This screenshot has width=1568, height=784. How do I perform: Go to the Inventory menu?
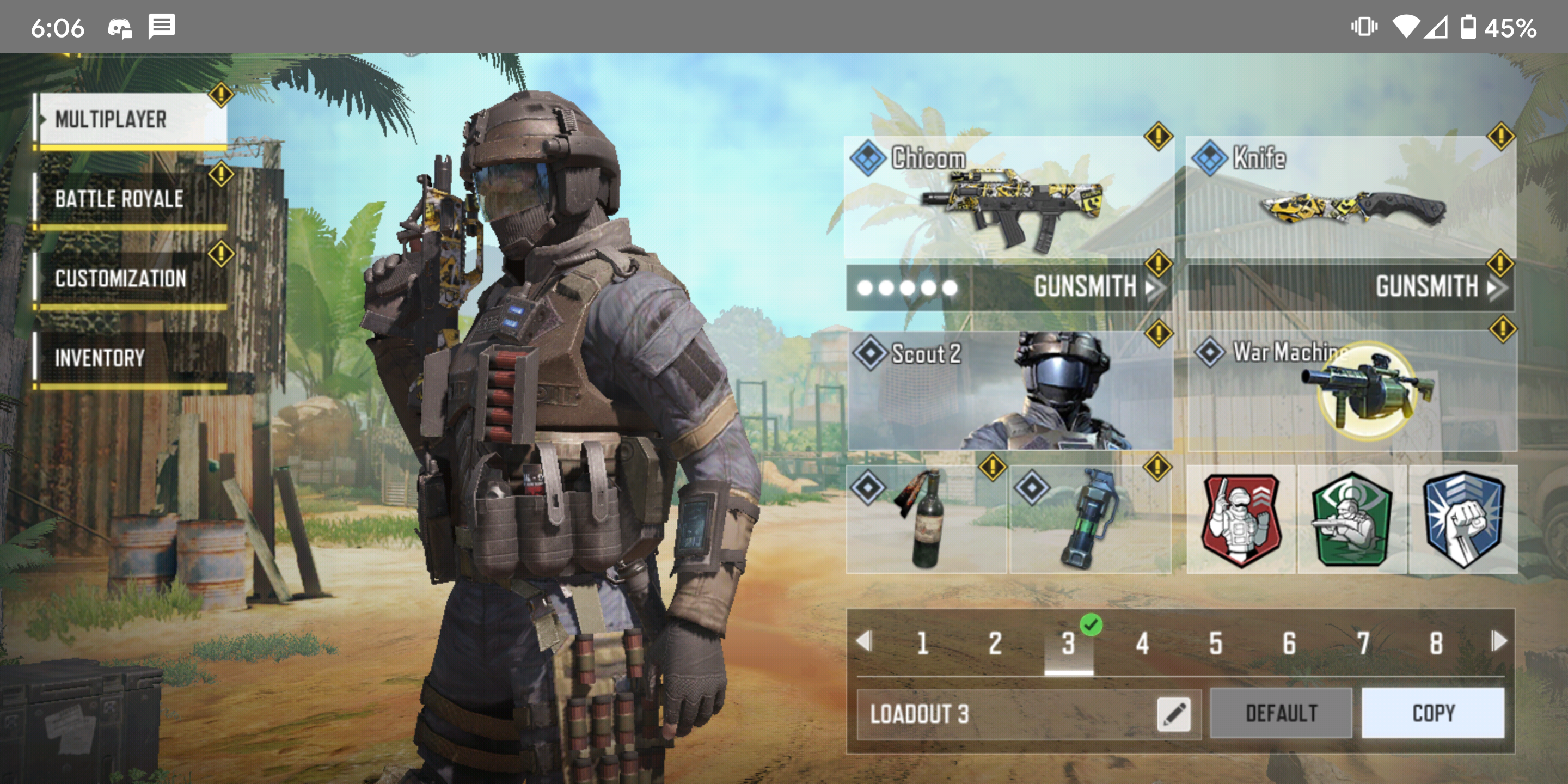(131, 358)
